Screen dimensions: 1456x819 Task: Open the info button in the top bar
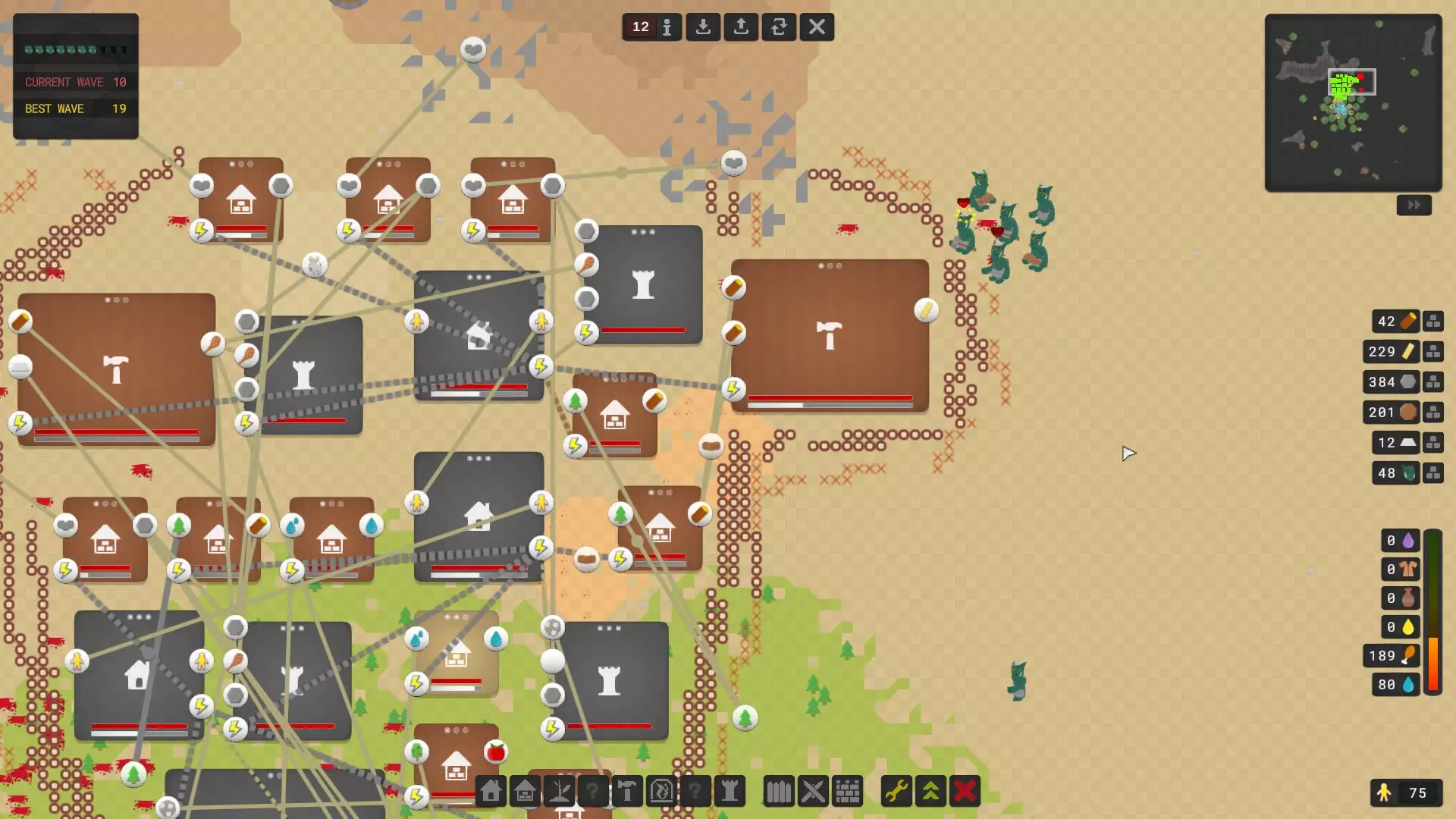coord(667,27)
